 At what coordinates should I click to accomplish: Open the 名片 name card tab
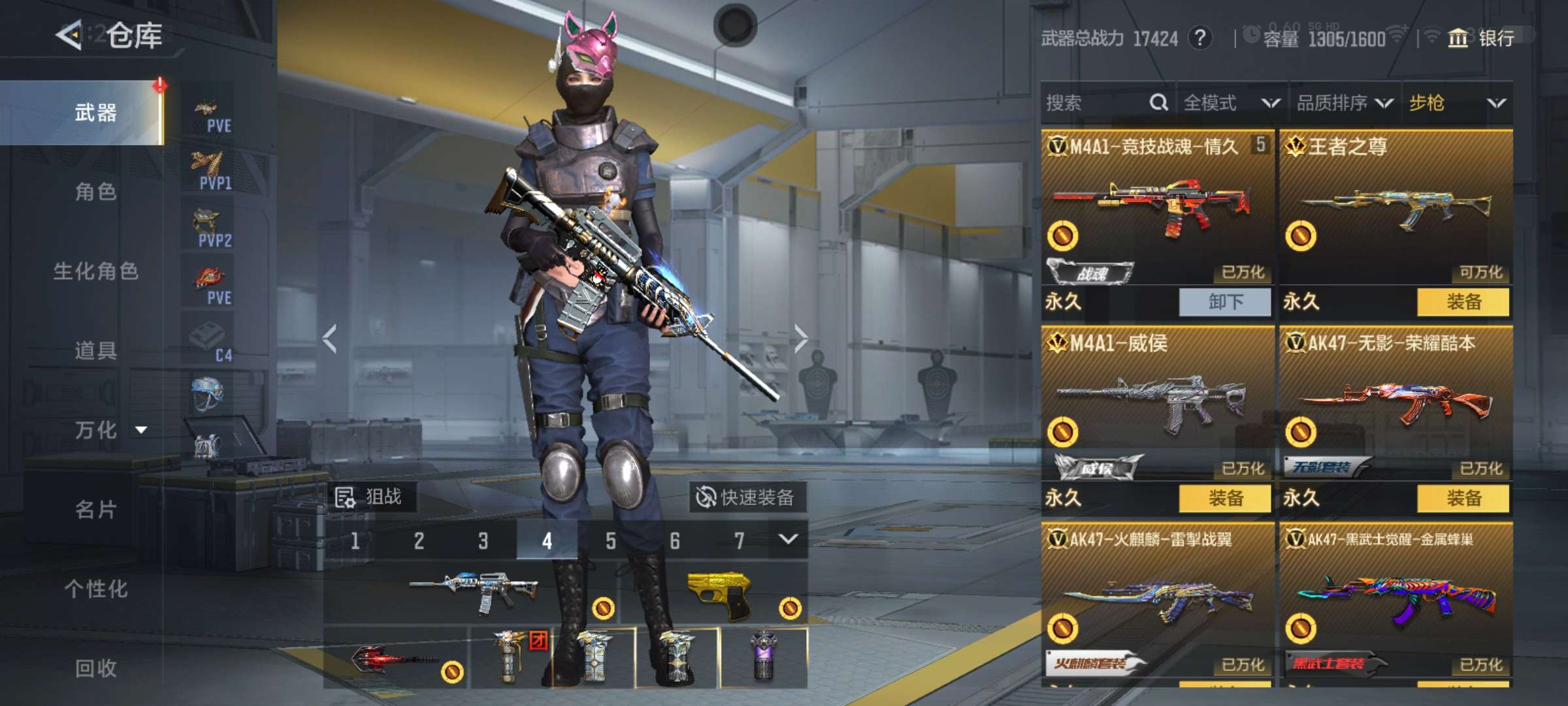95,509
